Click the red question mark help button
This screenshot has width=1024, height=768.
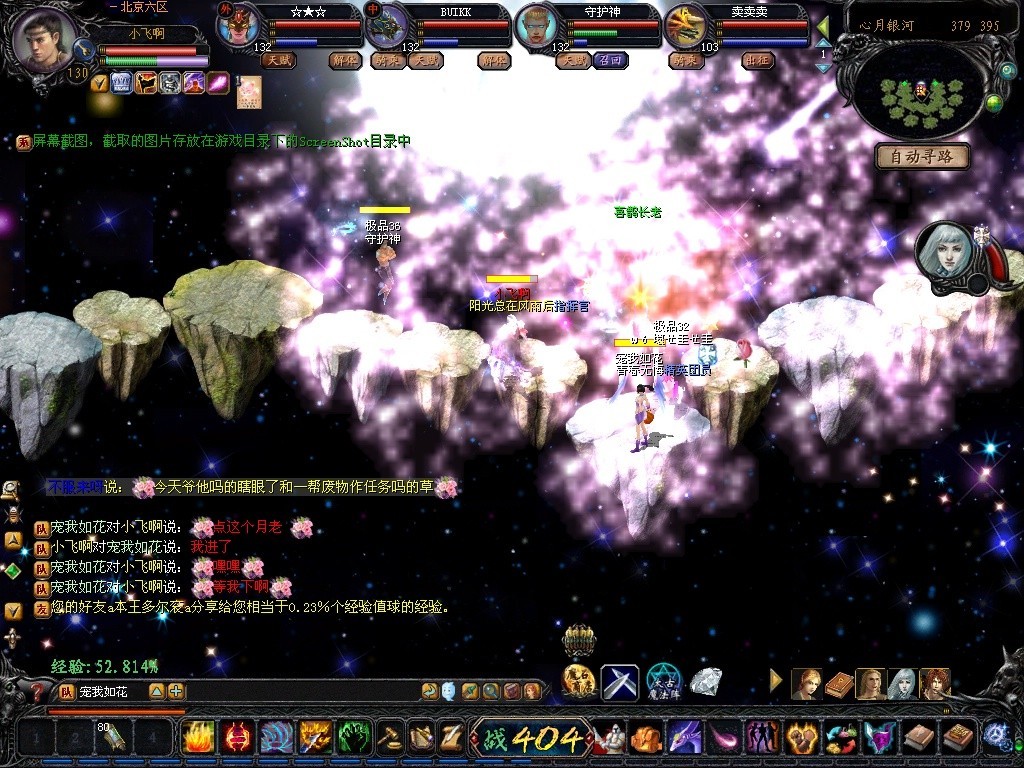[38, 691]
